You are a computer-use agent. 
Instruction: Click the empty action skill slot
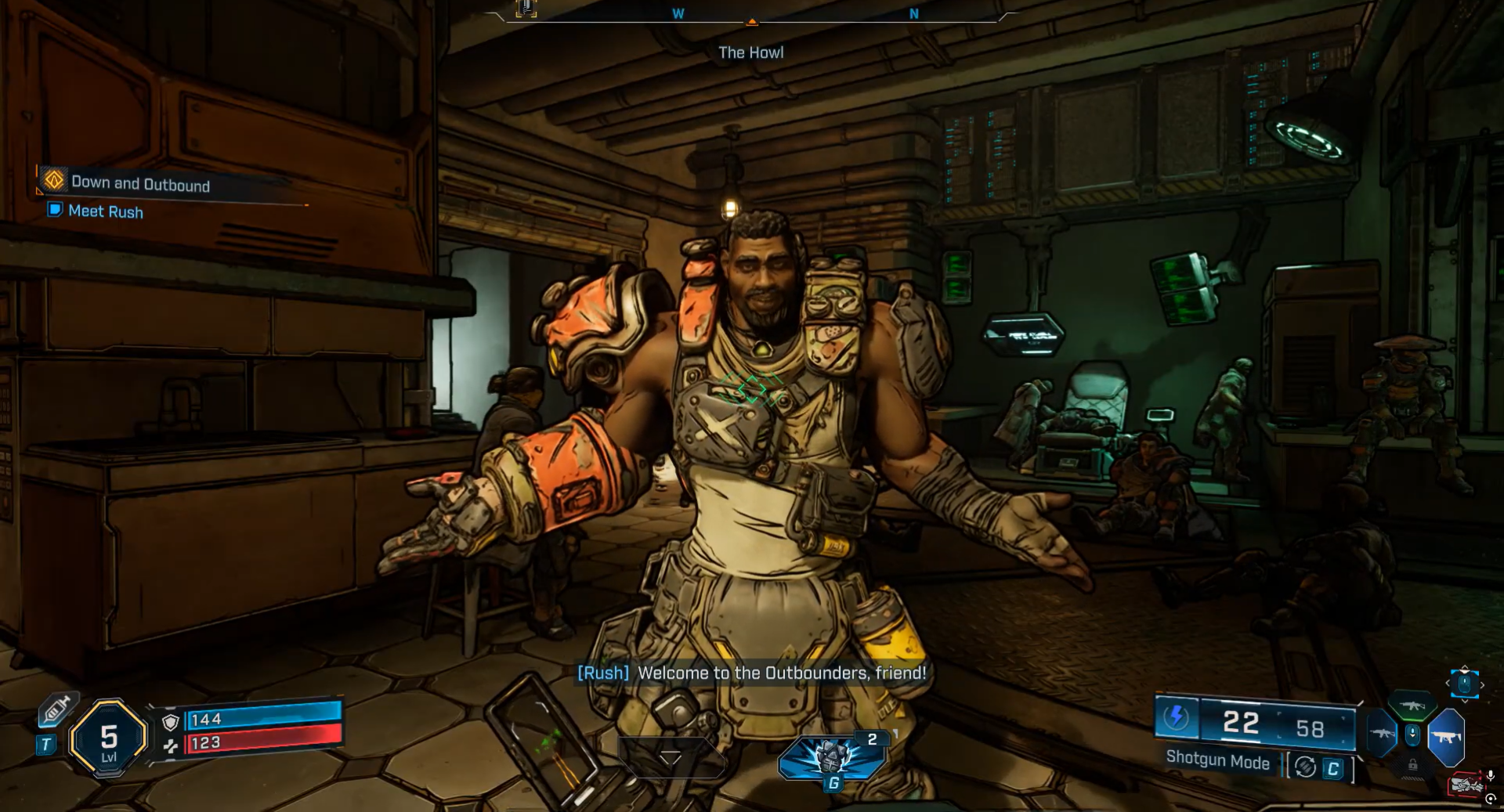click(x=670, y=757)
